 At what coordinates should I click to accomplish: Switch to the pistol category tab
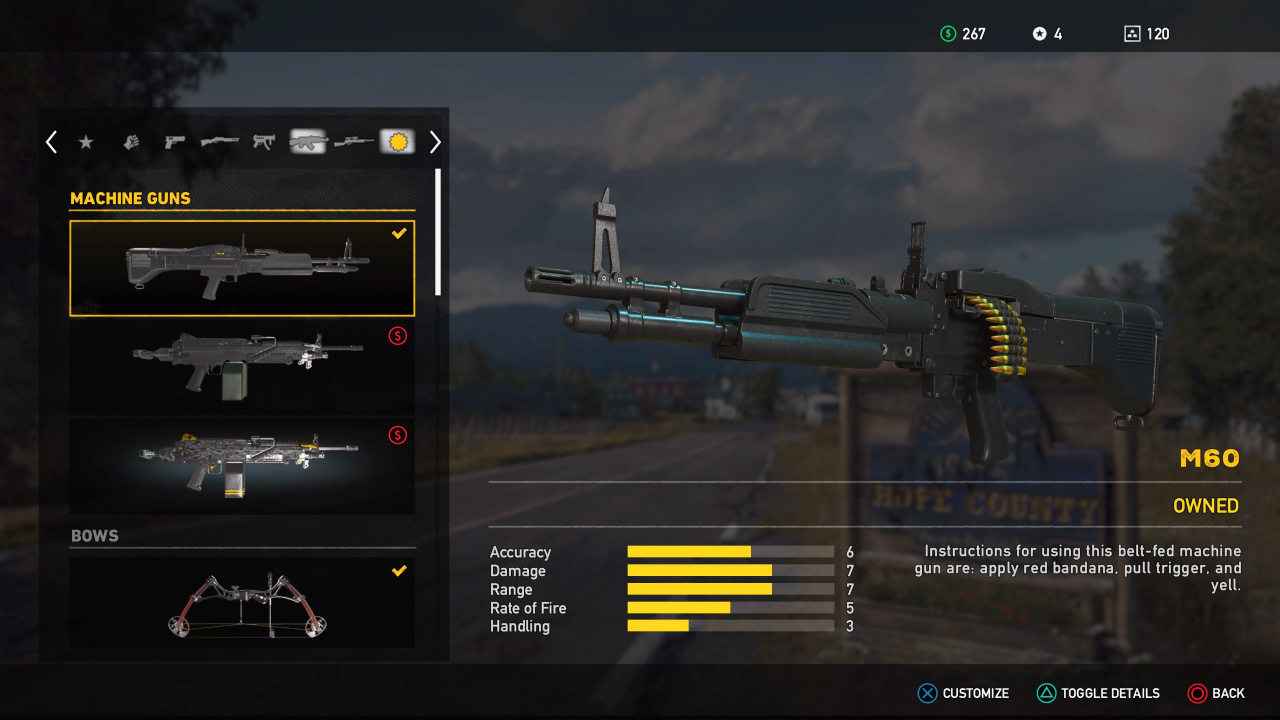pyautogui.click(x=175, y=143)
